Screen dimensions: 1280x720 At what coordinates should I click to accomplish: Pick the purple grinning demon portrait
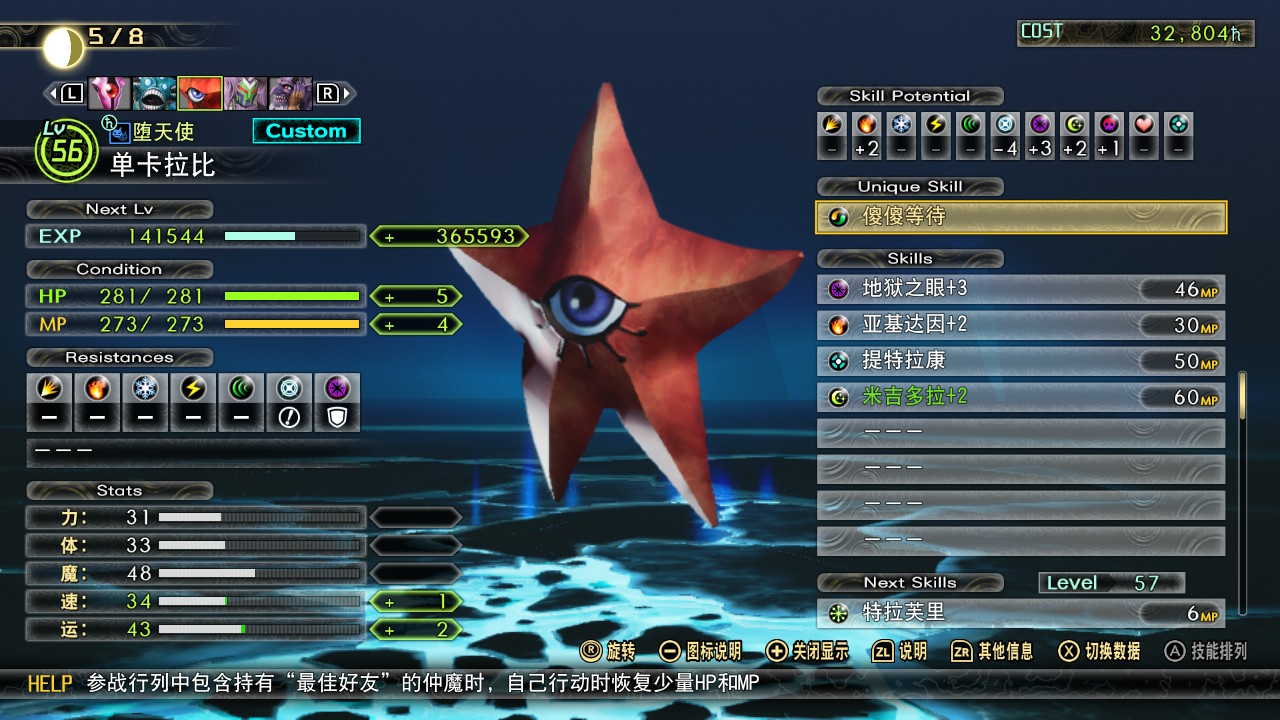point(290,93)
